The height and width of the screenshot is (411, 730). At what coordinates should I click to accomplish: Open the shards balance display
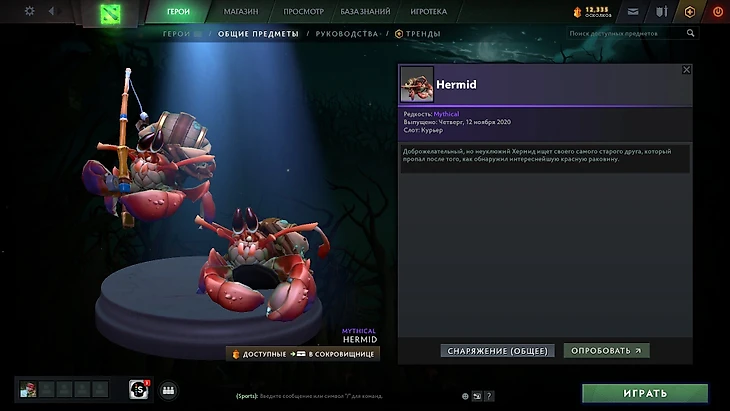click(x=592, y=12)
